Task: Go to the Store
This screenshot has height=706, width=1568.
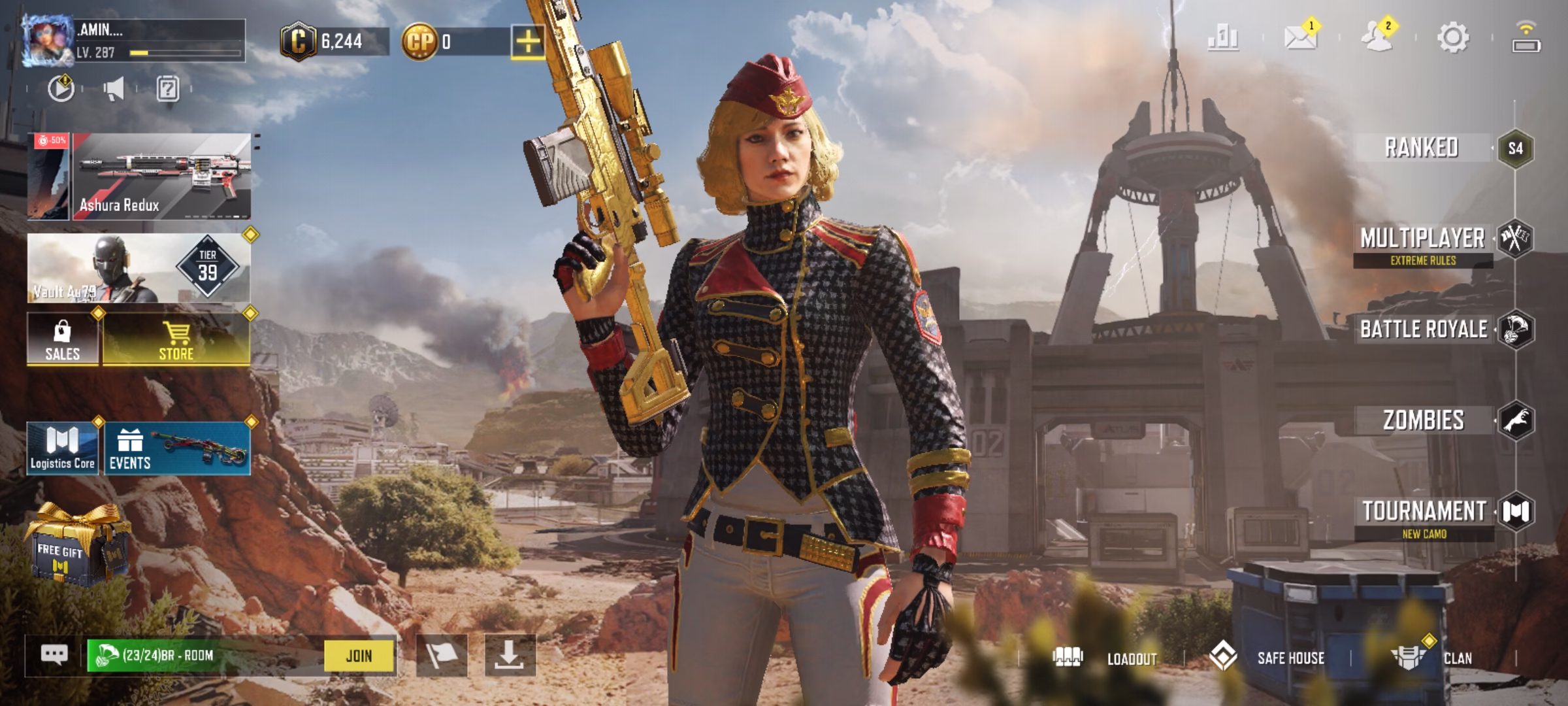Action: point(176,339)
